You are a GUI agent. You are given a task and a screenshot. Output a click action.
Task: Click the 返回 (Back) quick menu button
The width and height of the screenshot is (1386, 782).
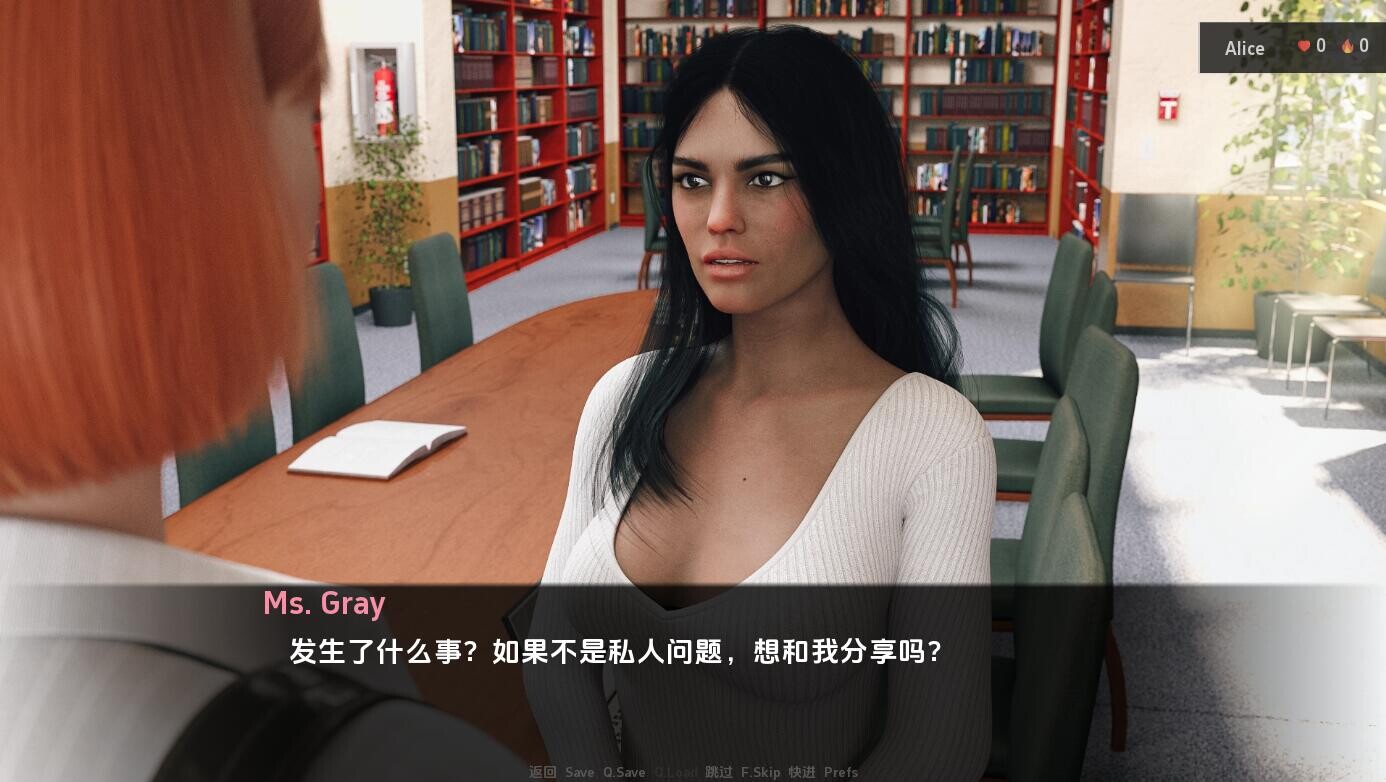coord(543,772)
